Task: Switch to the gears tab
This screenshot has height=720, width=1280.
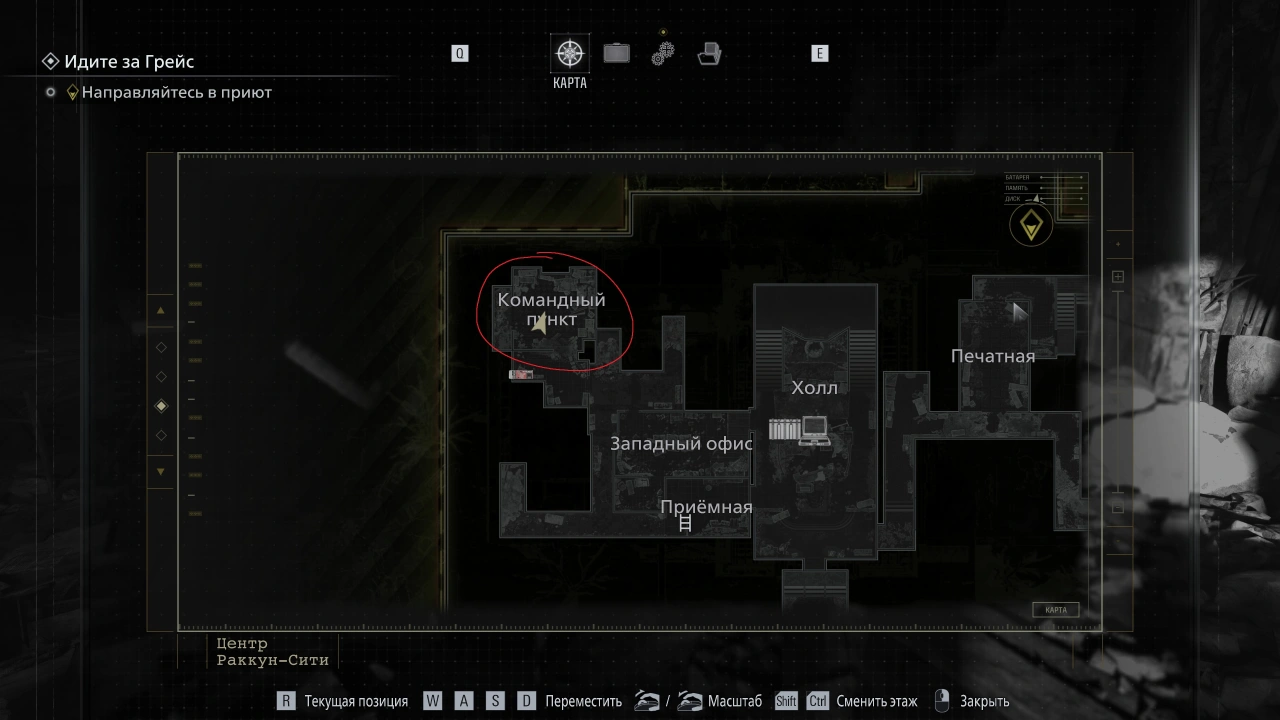Action: click(663, 54)
